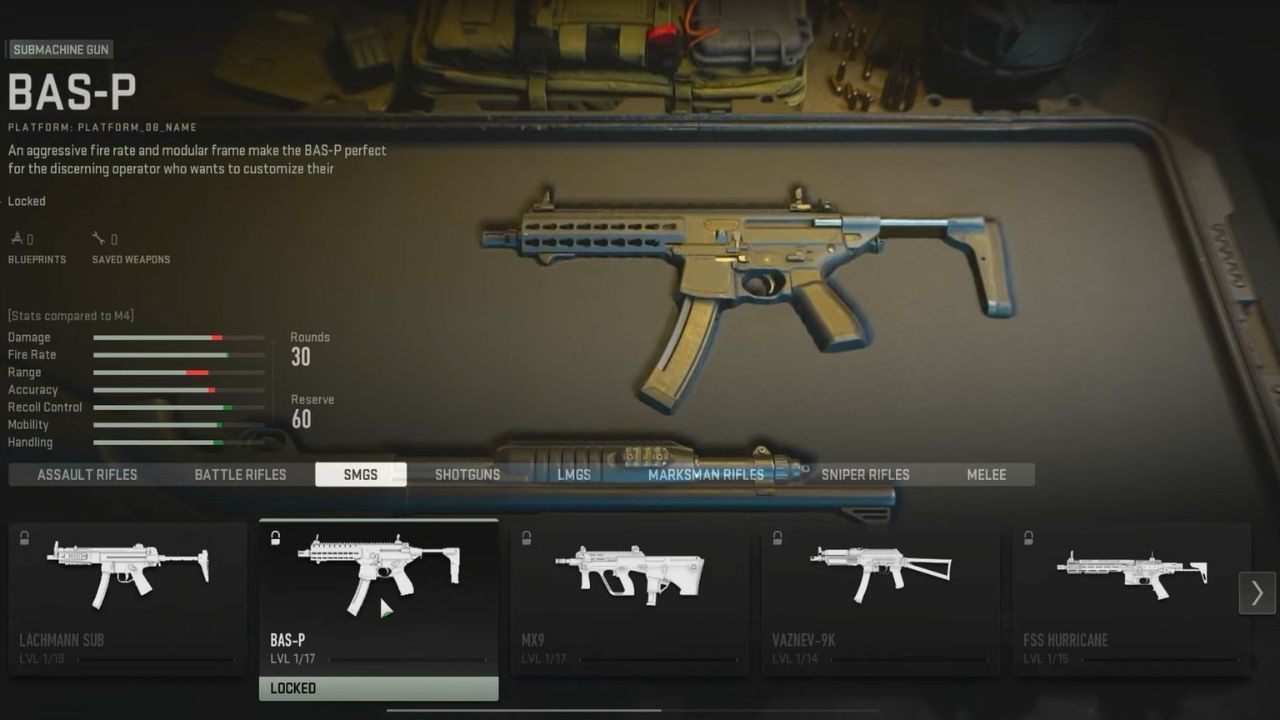Switch to the LMGs tab
The image size is (1280, 720).
(x=574, y=474)
